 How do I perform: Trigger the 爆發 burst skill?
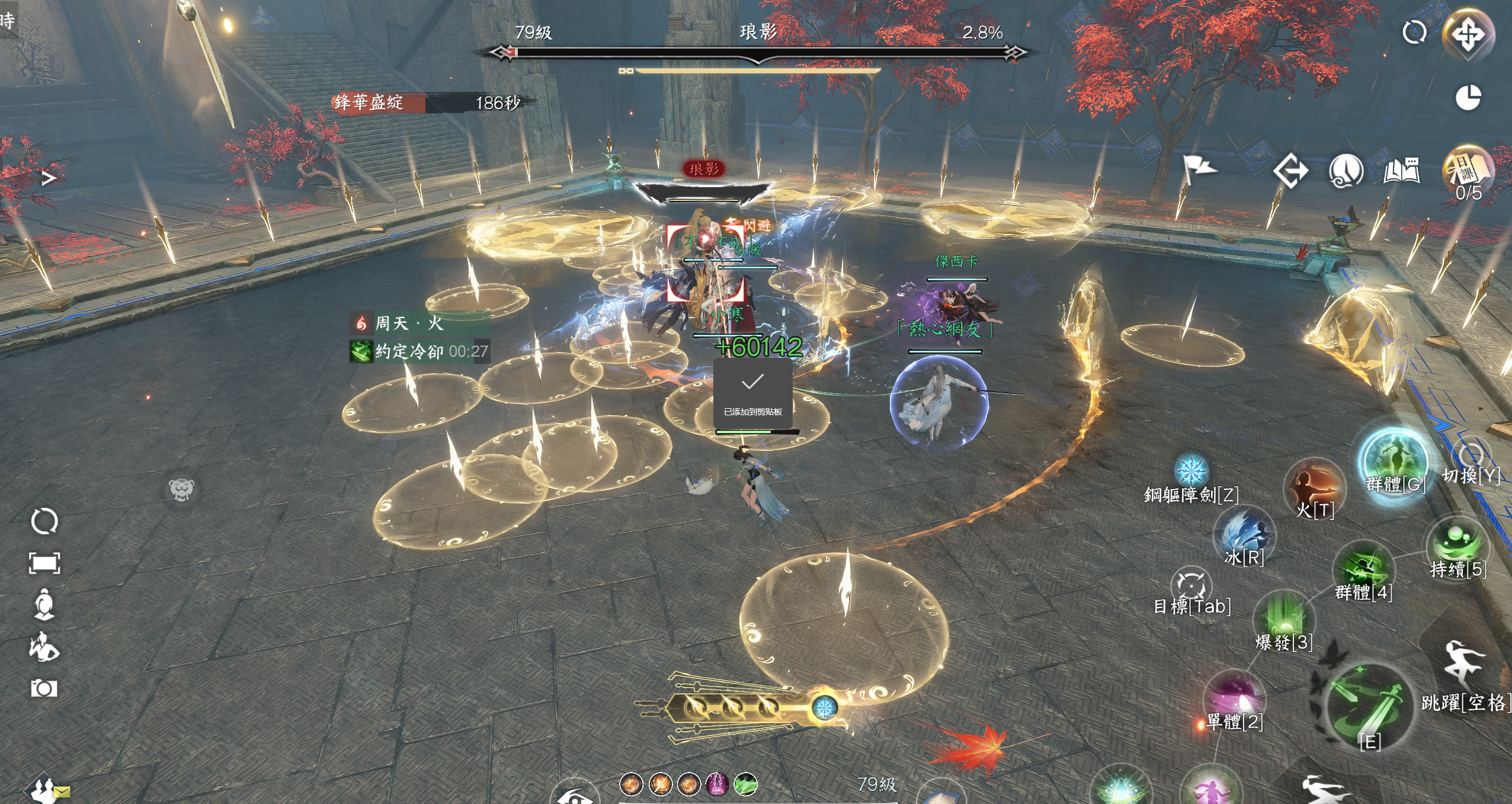point(1284,618)
